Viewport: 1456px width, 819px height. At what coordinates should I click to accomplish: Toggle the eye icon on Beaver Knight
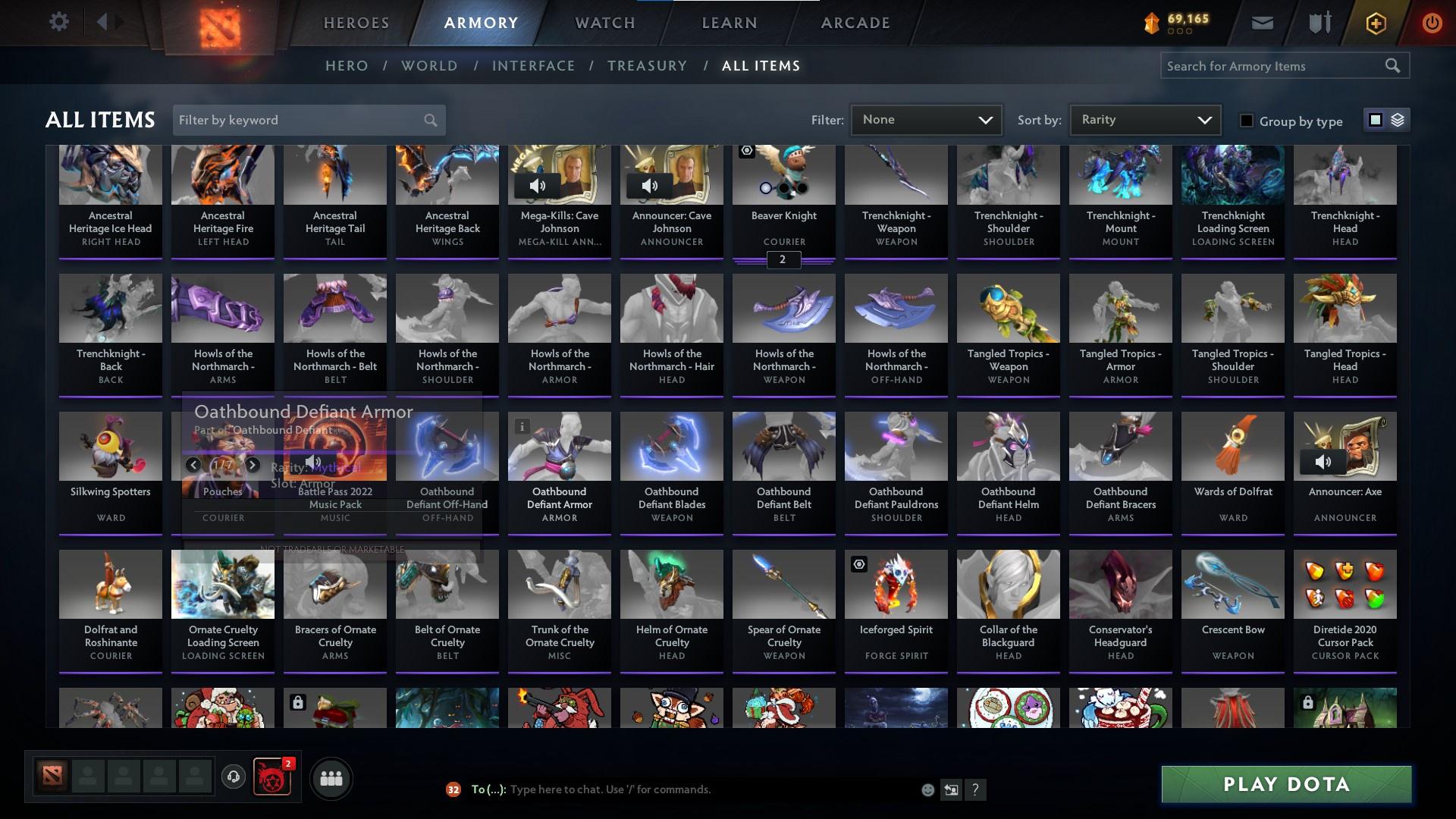745,152
